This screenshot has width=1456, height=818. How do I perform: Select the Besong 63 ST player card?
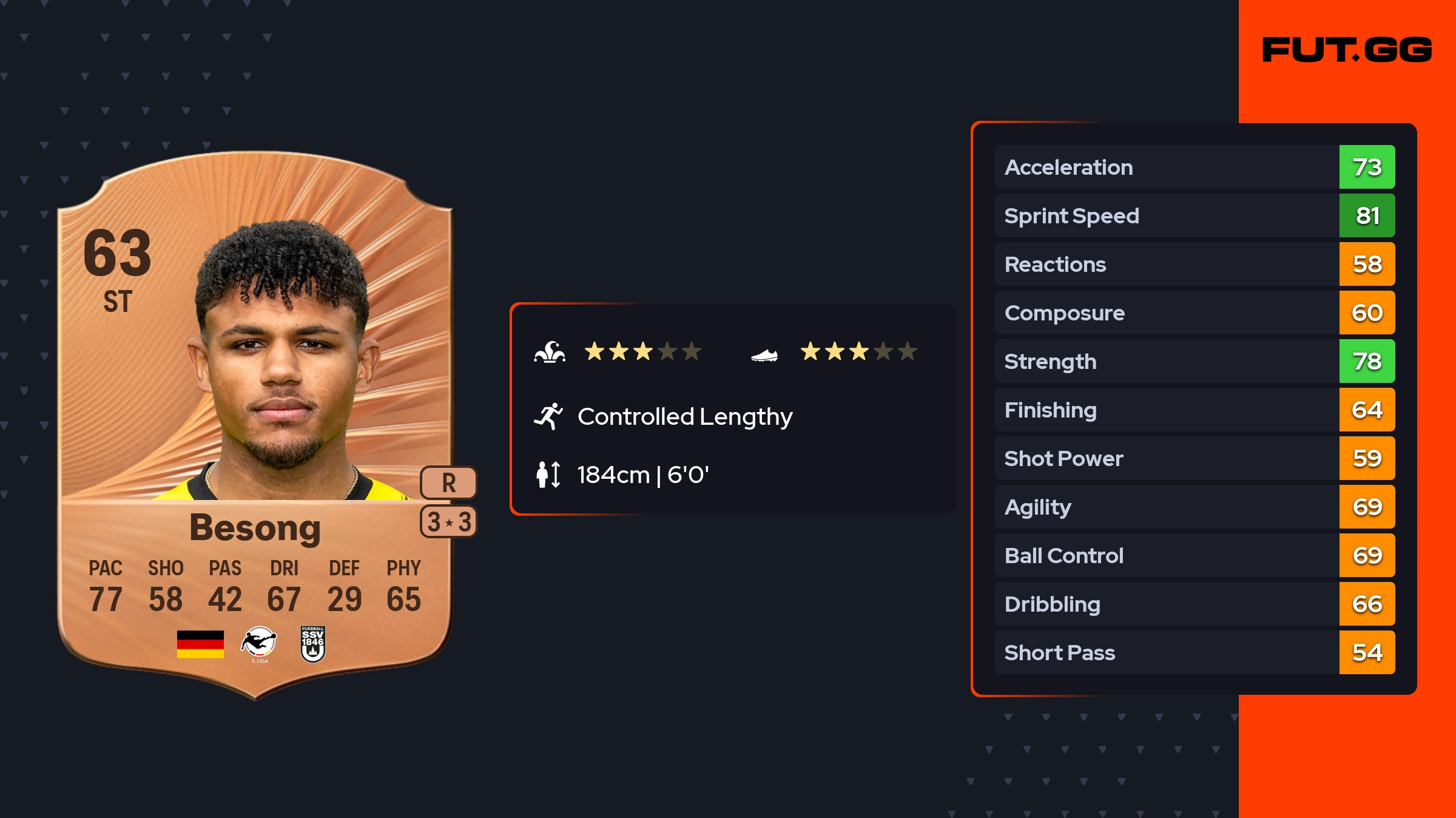coord(255,425)
